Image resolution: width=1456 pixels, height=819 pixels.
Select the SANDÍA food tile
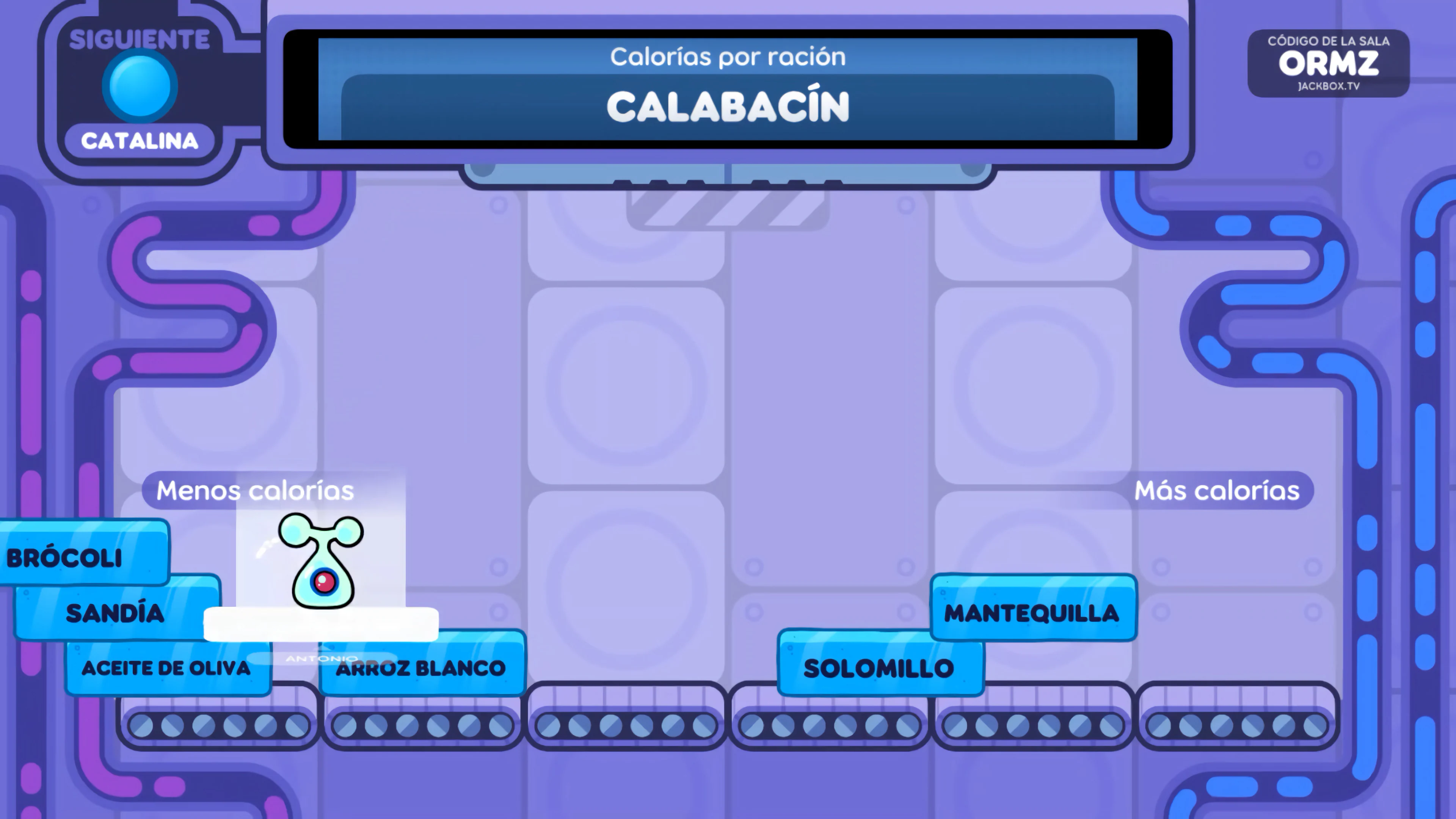click(x=114, y=612)
